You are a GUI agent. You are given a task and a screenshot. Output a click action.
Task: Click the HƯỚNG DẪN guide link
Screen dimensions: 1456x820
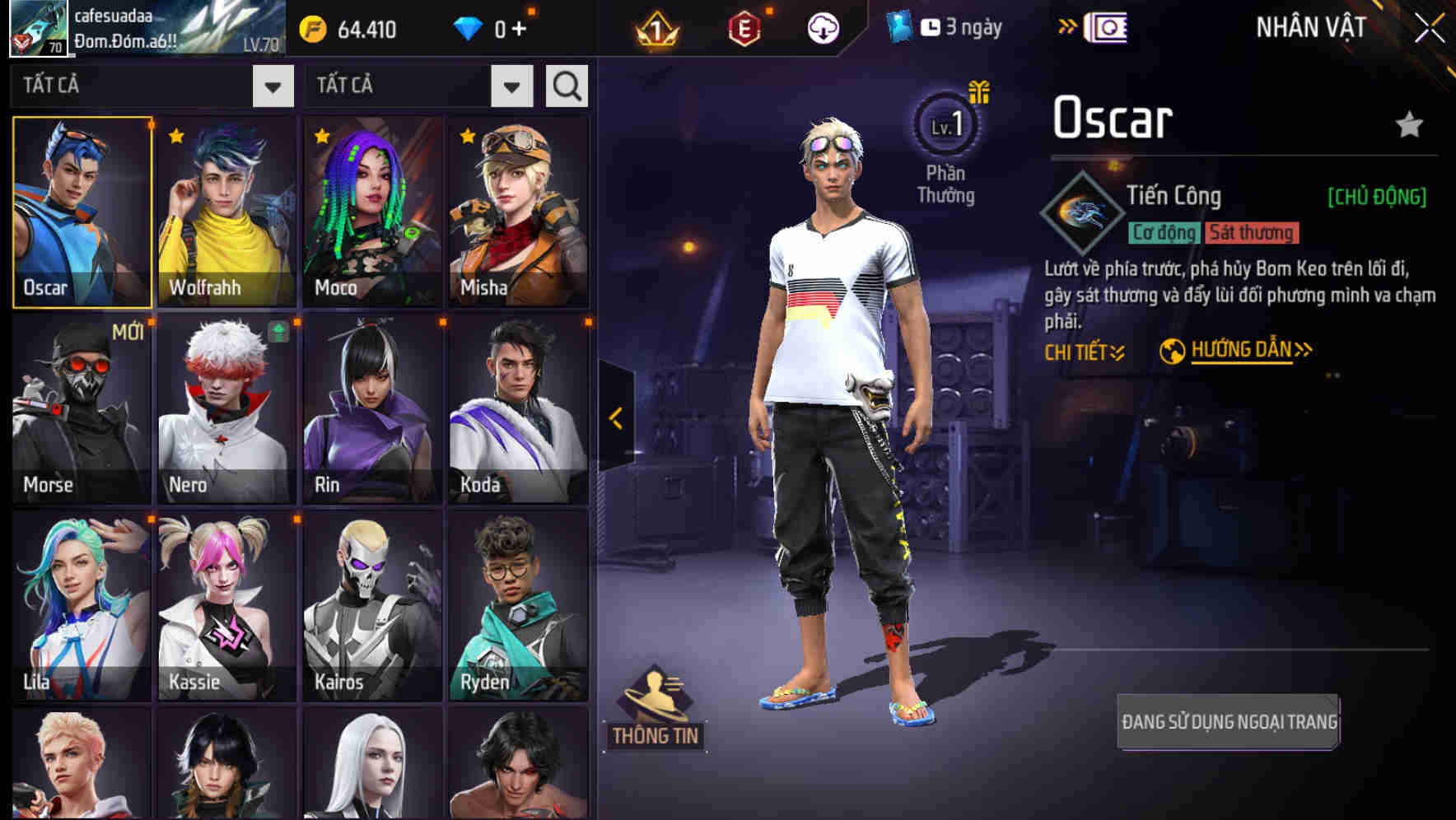pyautogui.click(x=1241, y=349)
